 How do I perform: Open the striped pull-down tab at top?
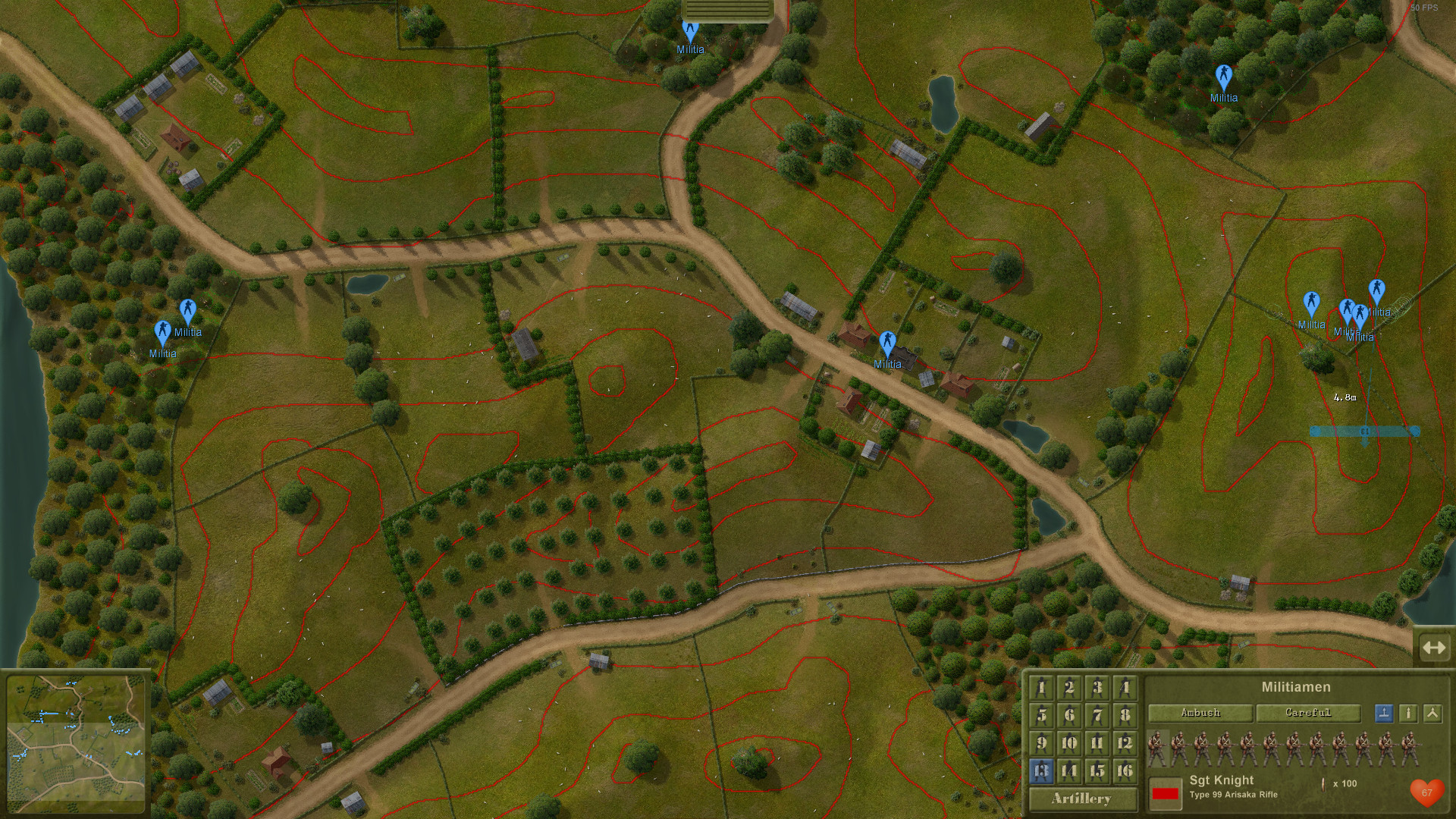pos(727,10)
